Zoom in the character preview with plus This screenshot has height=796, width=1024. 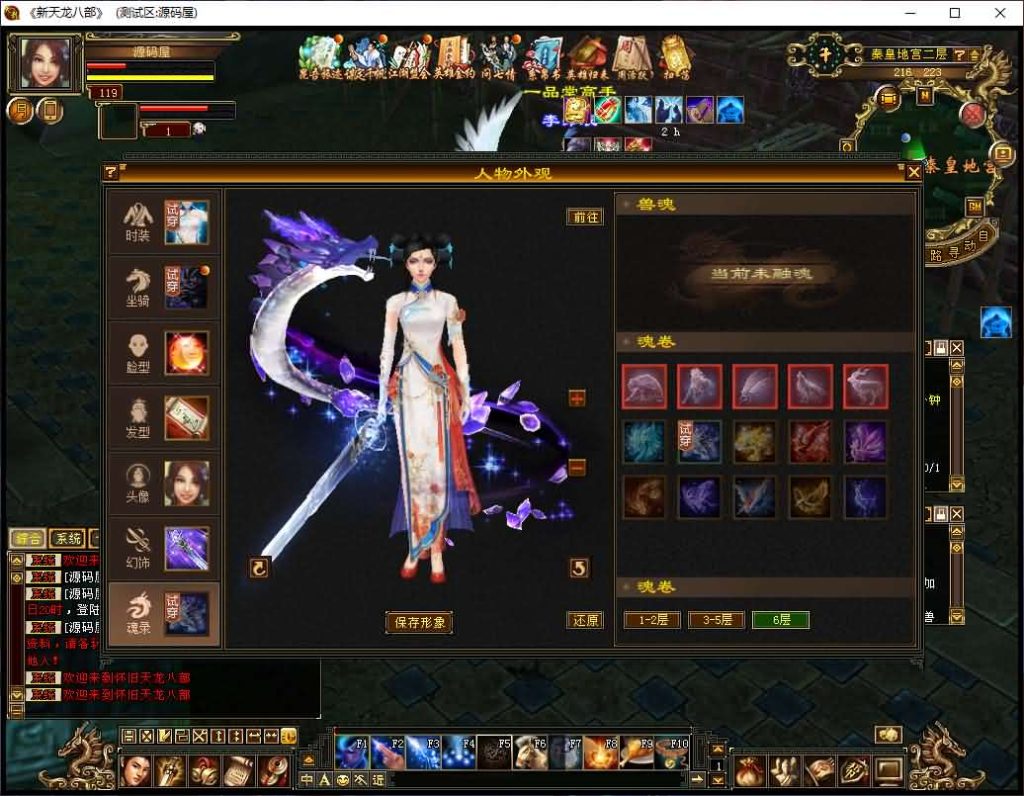(x=577, y=398)
